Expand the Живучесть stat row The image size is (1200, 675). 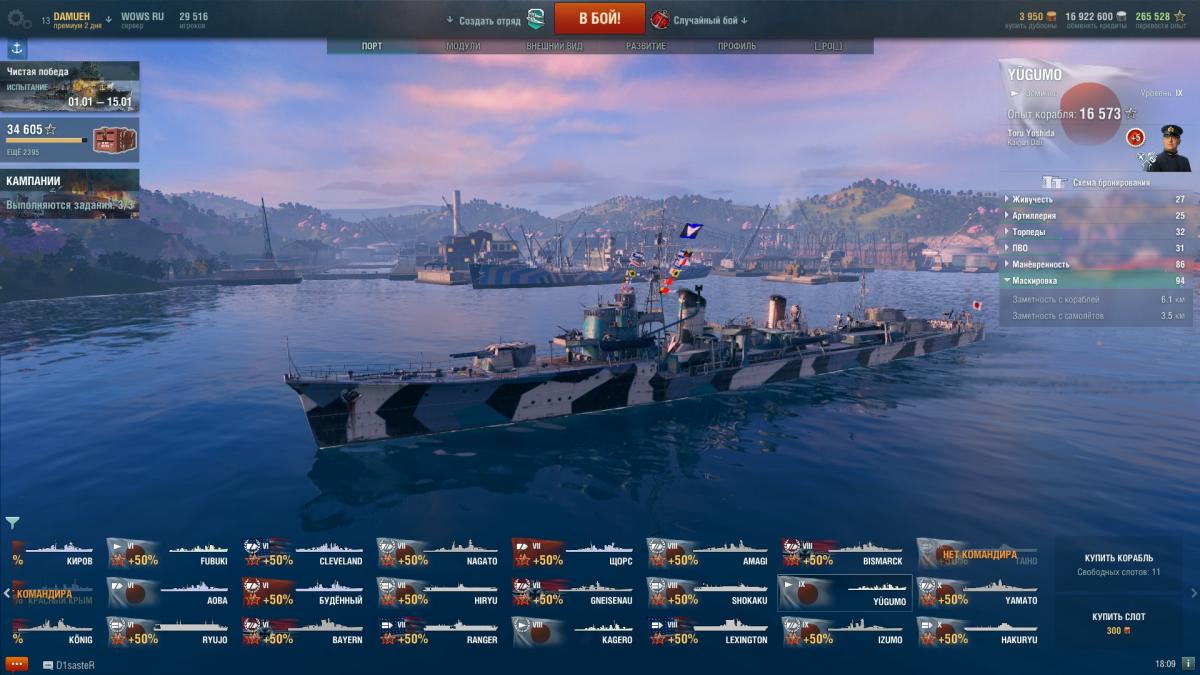[x=1097, y=199]
